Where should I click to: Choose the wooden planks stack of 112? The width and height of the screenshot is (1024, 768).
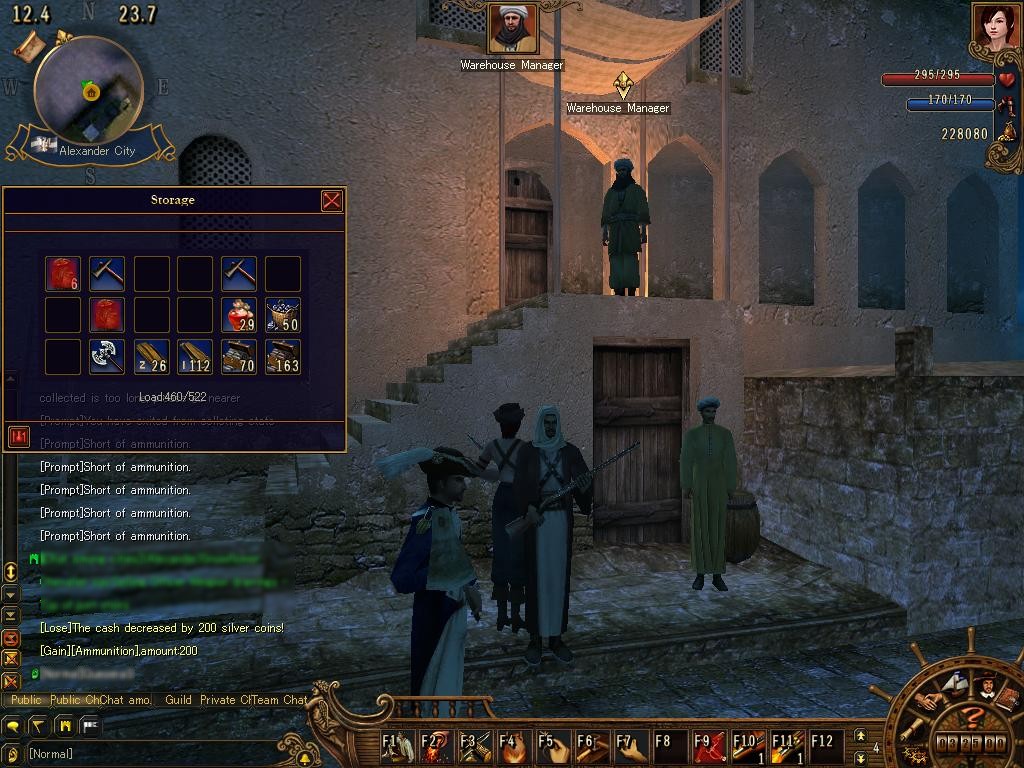[x=195, y=357]
